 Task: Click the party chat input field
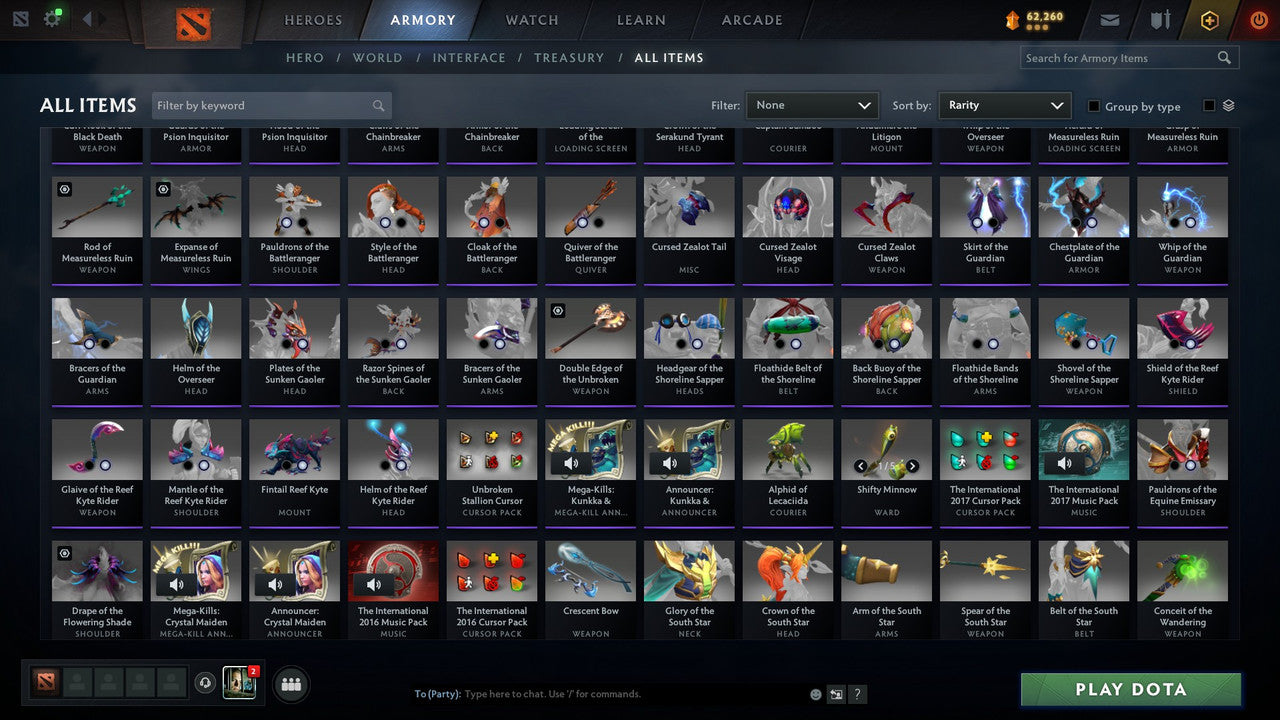(600, 693)
